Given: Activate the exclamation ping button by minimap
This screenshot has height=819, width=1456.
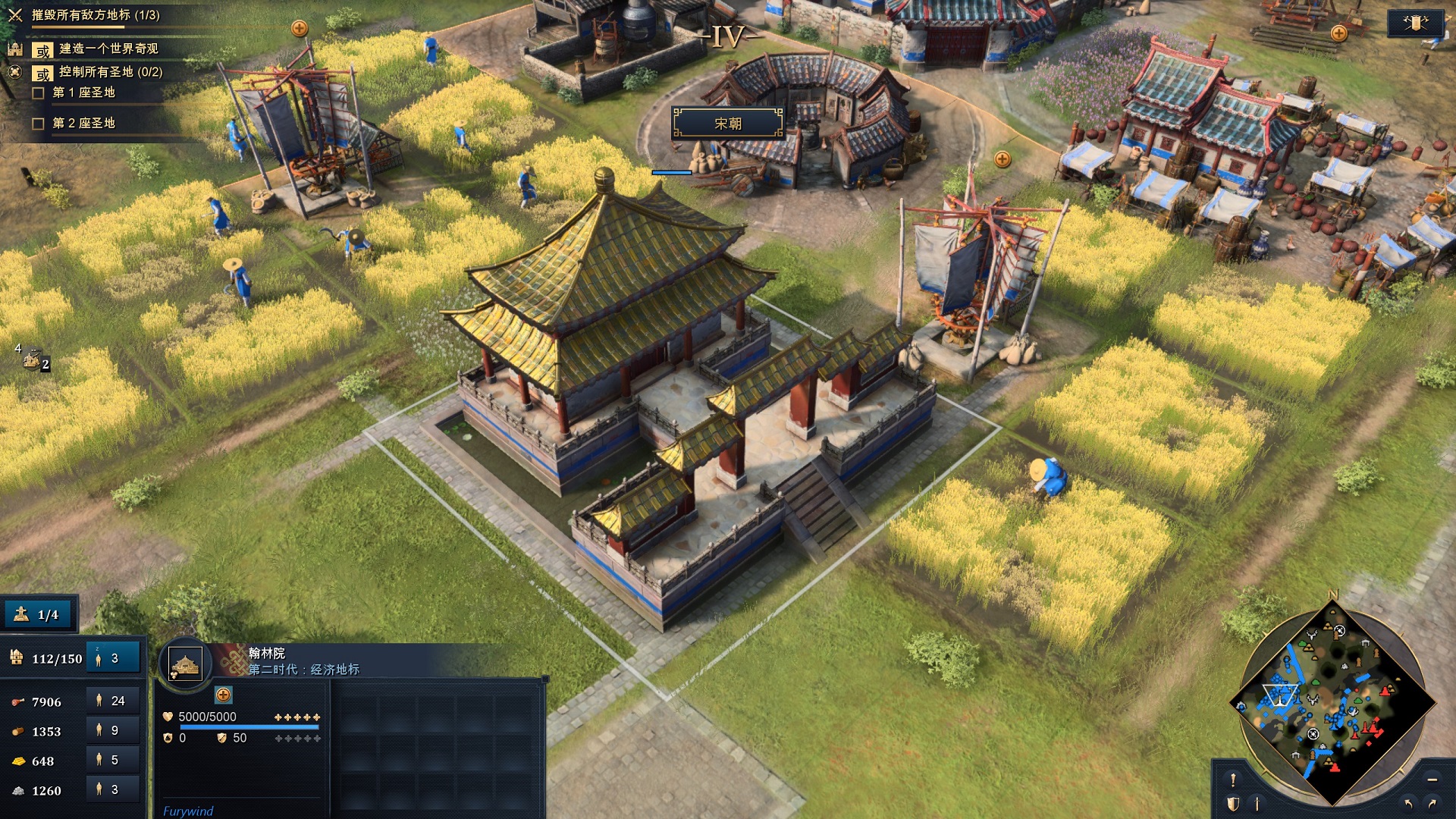Looking at the screenshot, I should pos(1233,780).
